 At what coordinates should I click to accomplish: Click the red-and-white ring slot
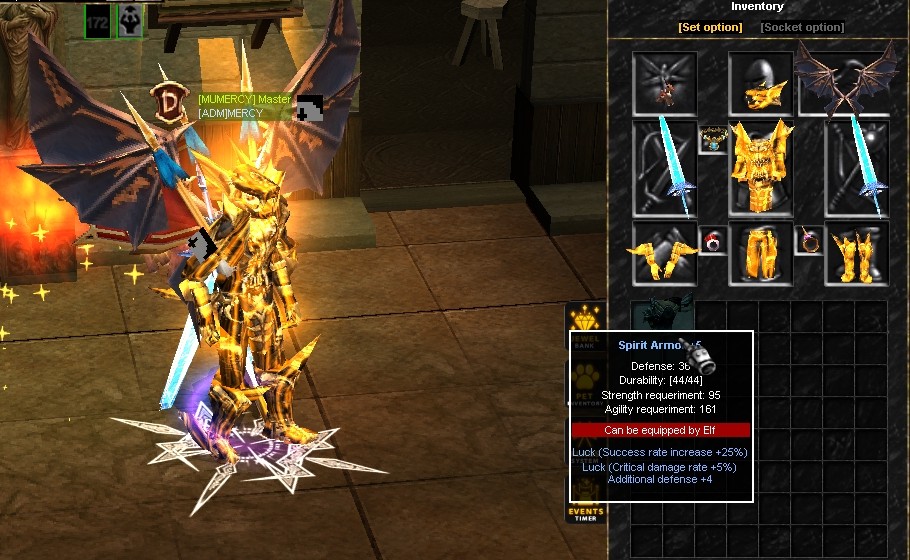pyautogui.click(x=712, y=241)
